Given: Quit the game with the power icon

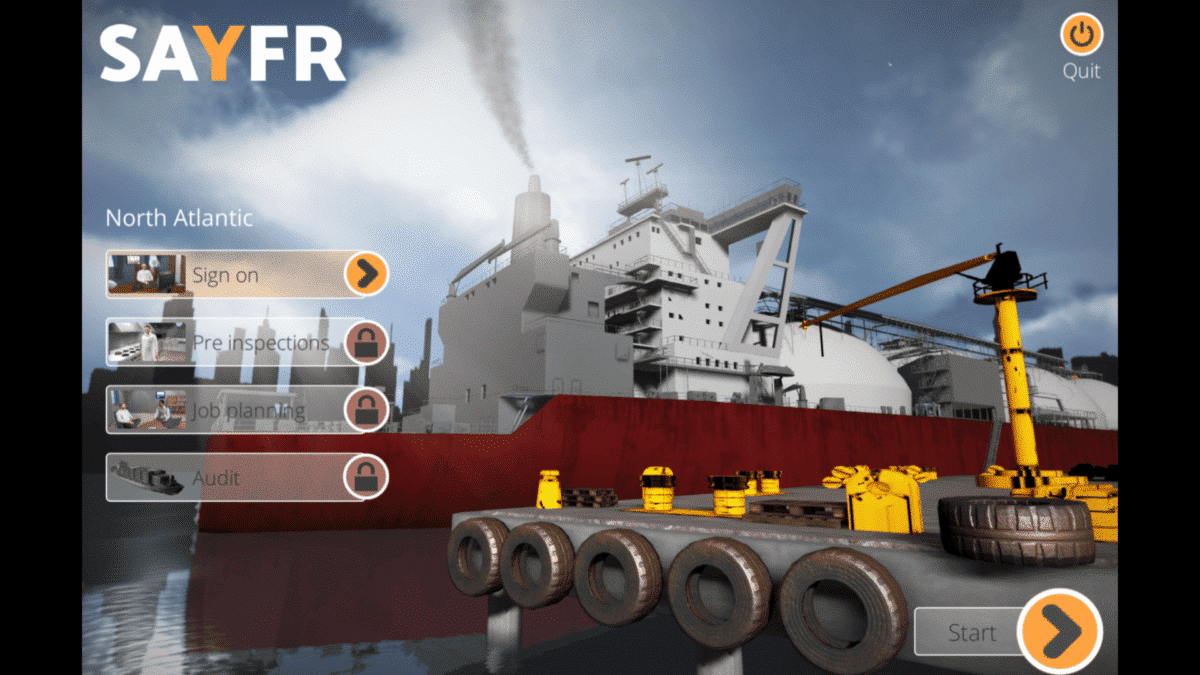Looking at the screenshot, I should [1080, 35].
